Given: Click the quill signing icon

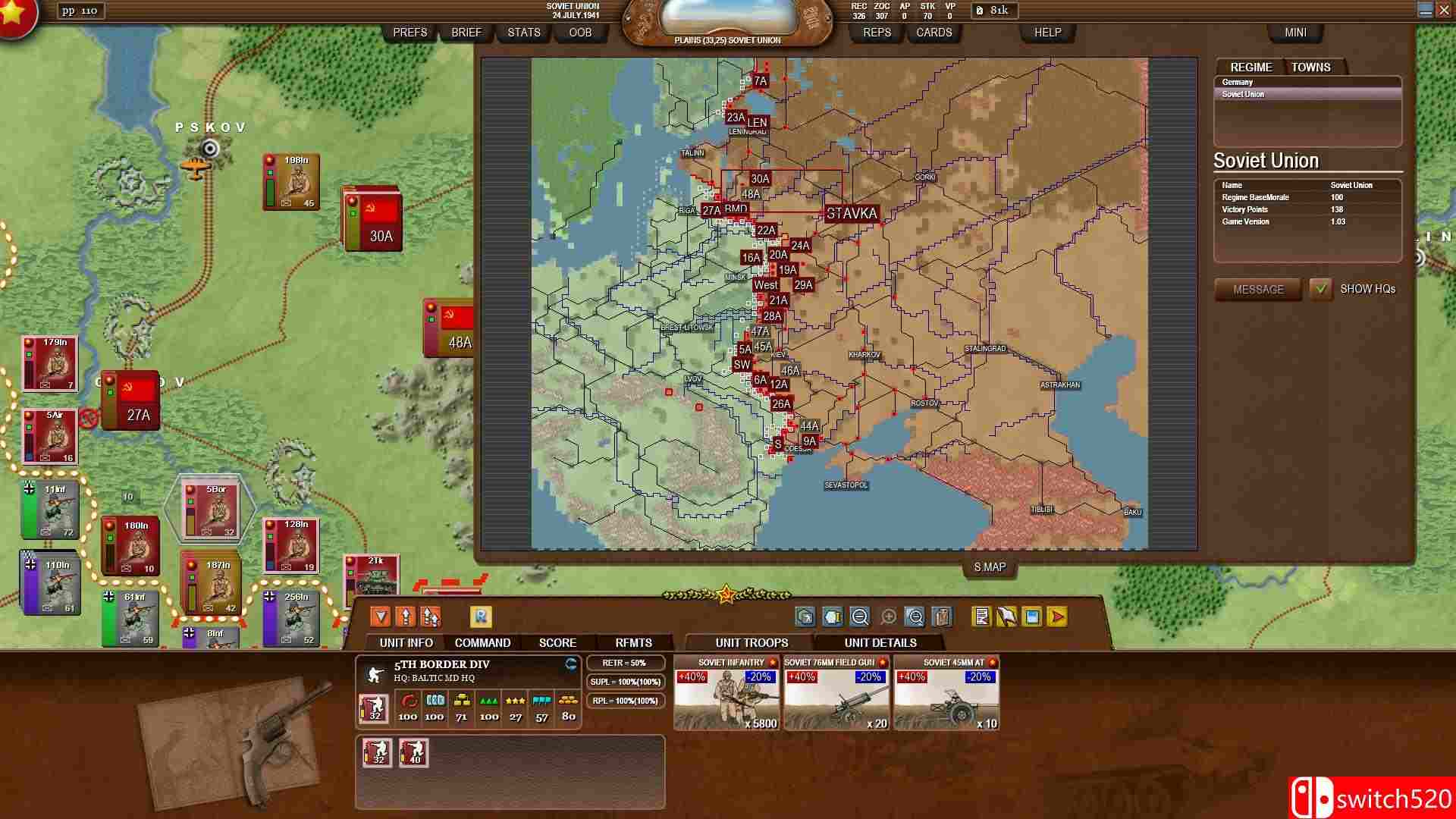Looking at the screenshot, I should click(x=1006, y=616).
